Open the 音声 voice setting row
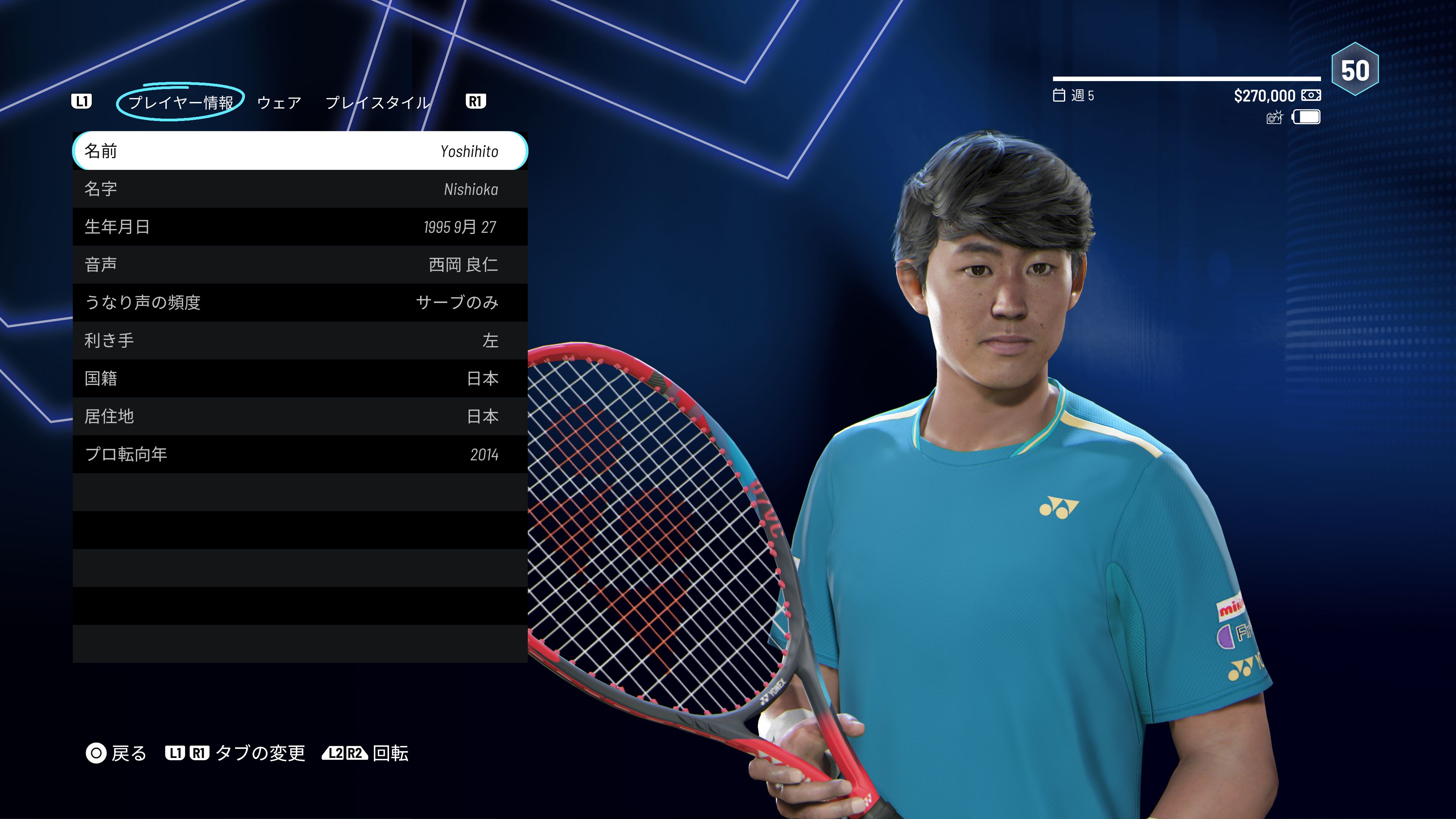This screenshot has width=1456, height=819. tap(300, 265)
